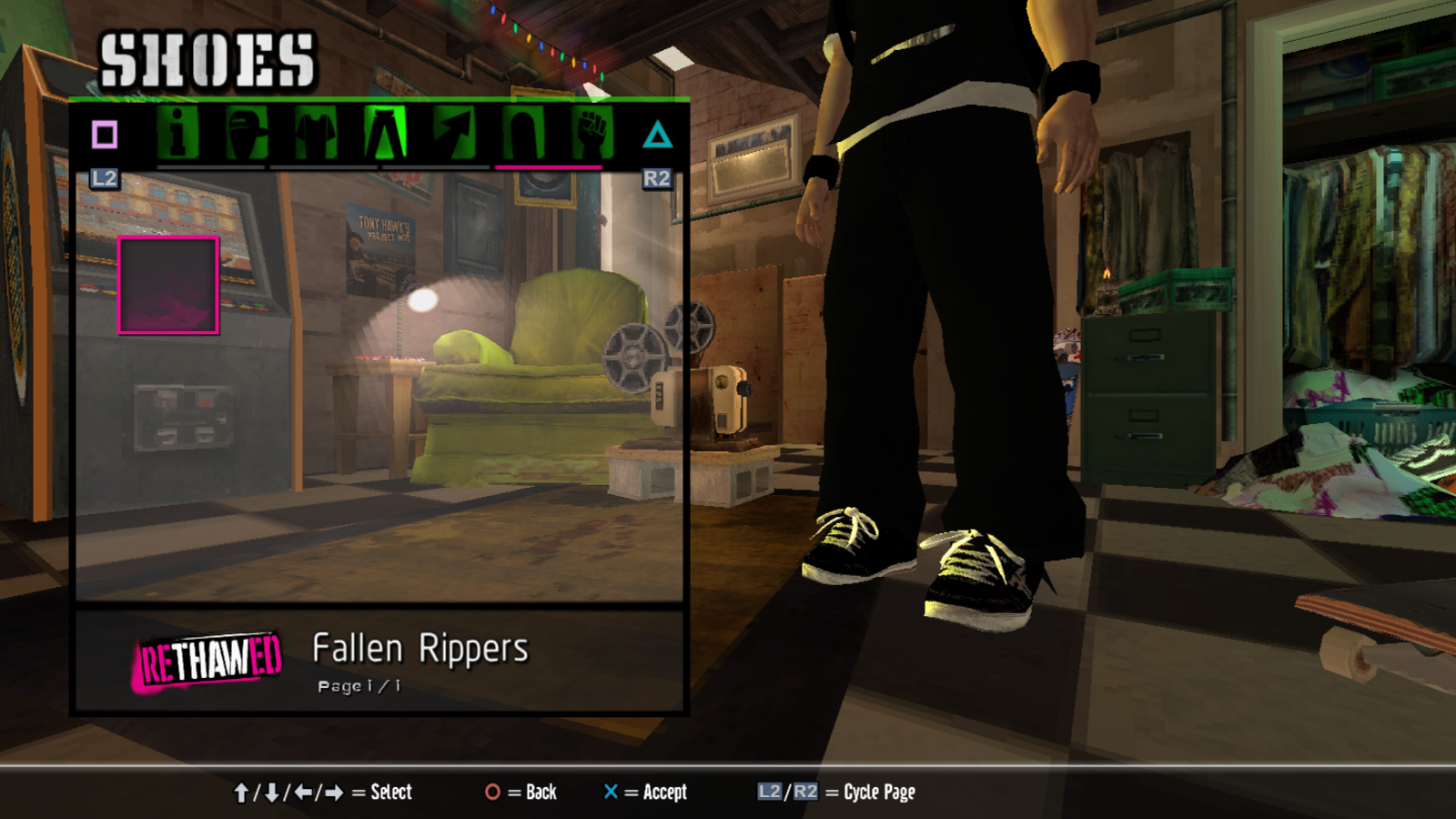Image resolution: width=1456 pixels, height=819 pixels.
Task: Switch to the raised fist tab
Action: coord(592,134)
